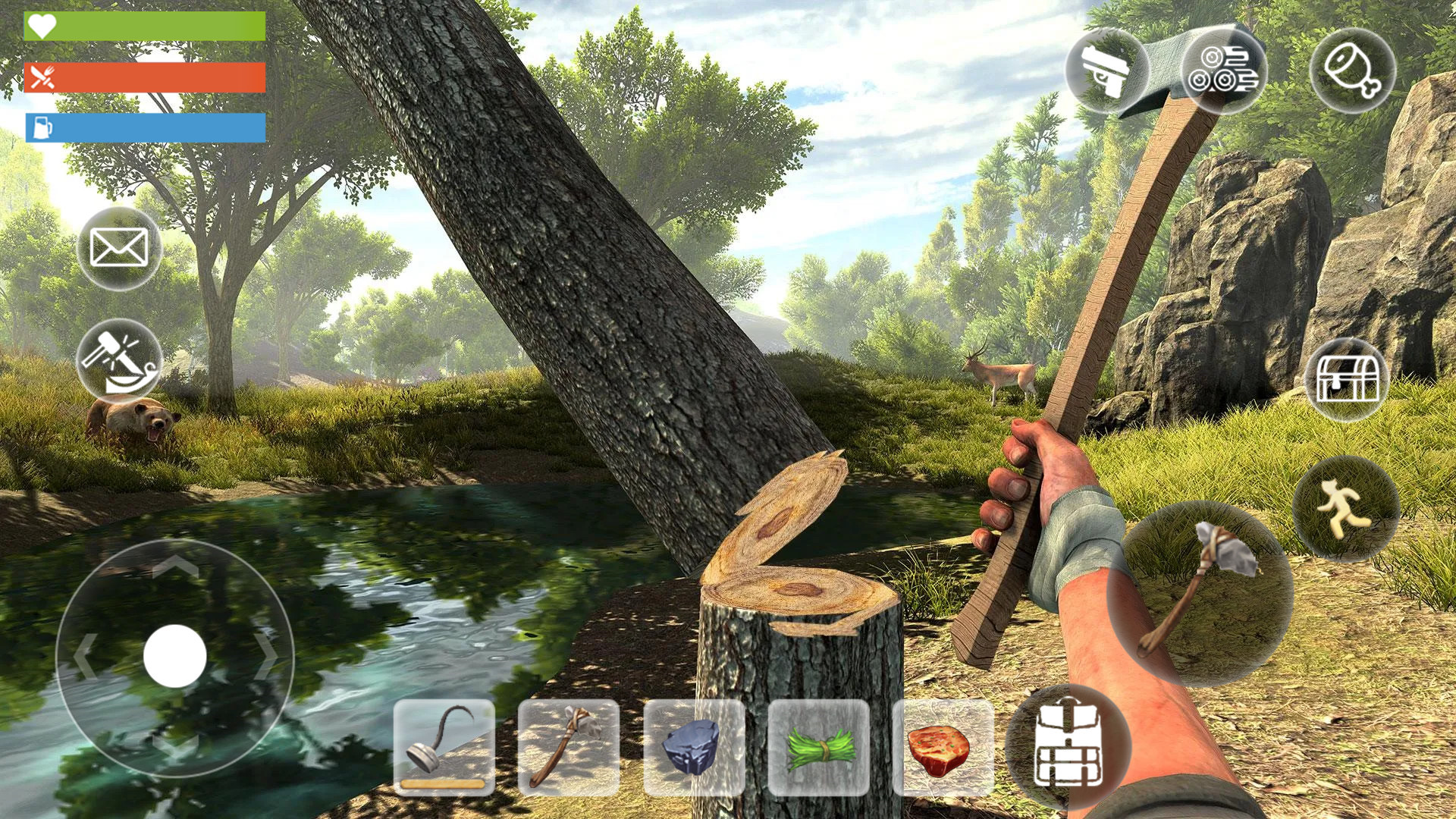Select the raw meat hotbar slot
This screenshot has width=1456, height=819.
point(943,747)
